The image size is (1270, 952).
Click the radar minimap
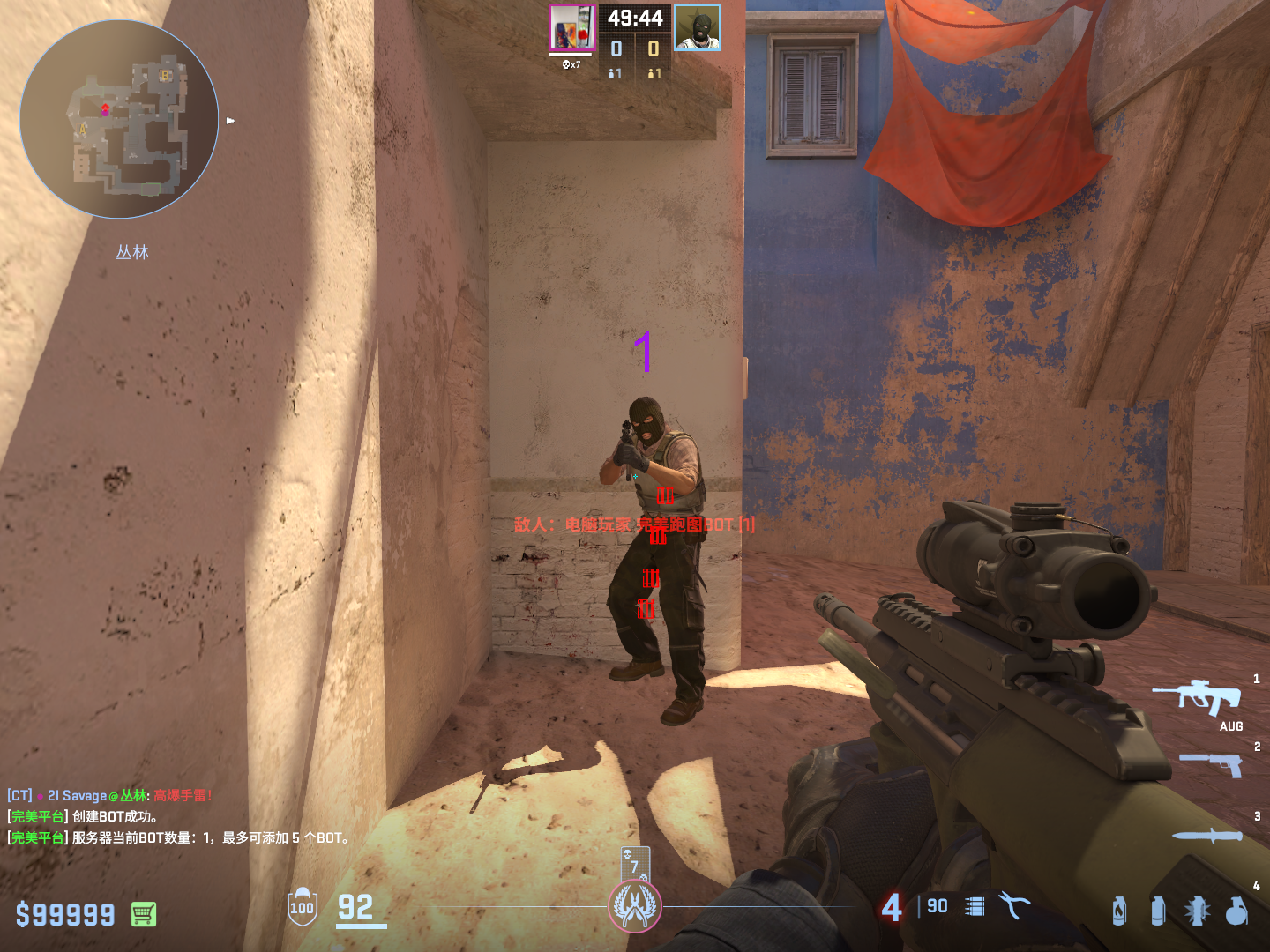click(119, 119)
